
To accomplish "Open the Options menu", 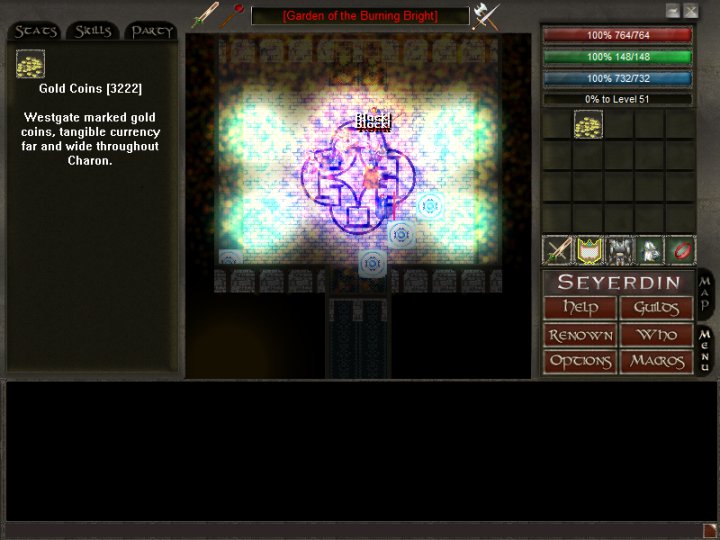I will pos(580,361).
